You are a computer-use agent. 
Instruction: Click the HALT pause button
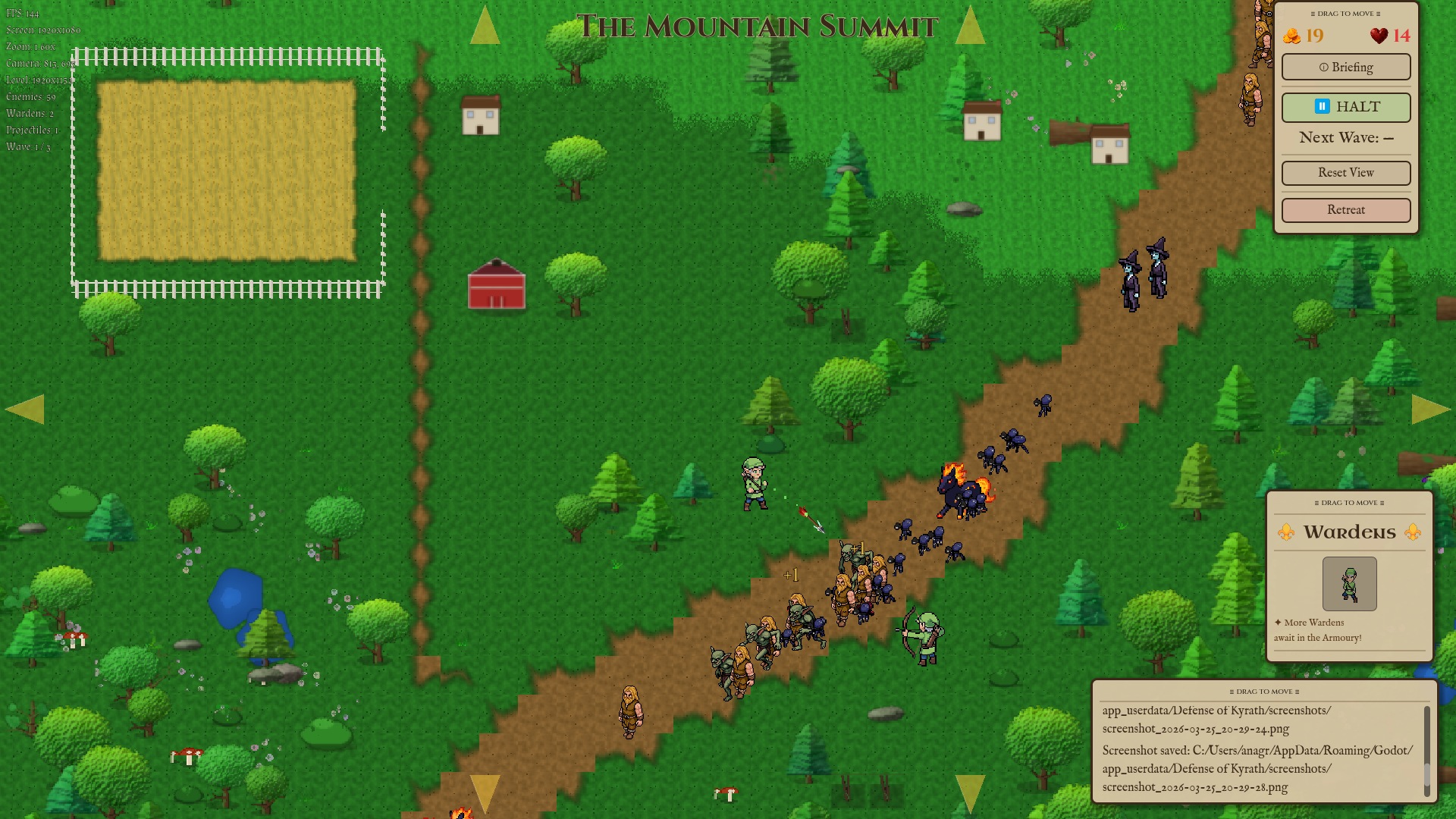point(1345,107)
